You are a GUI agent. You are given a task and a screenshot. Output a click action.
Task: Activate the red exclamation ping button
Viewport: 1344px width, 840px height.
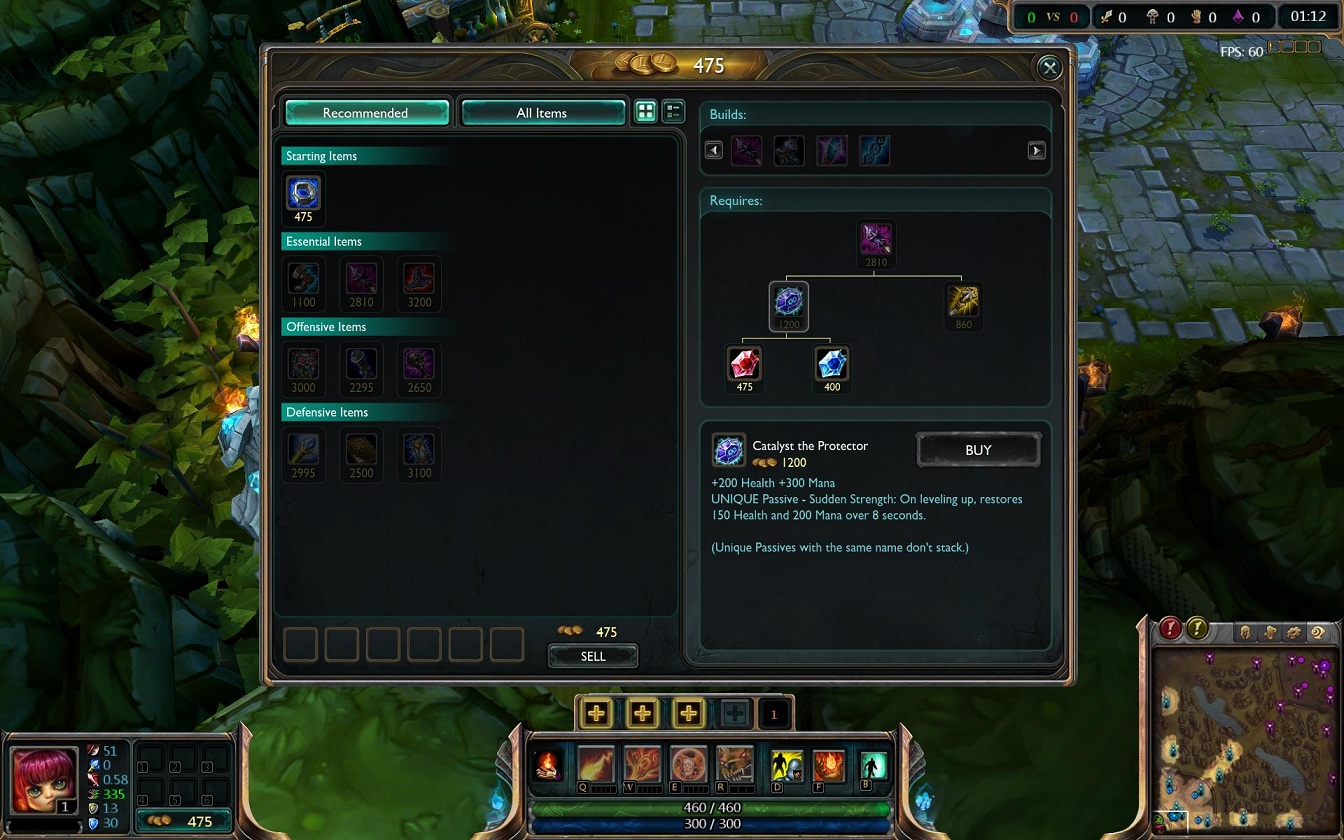(x=1170, y=629)
